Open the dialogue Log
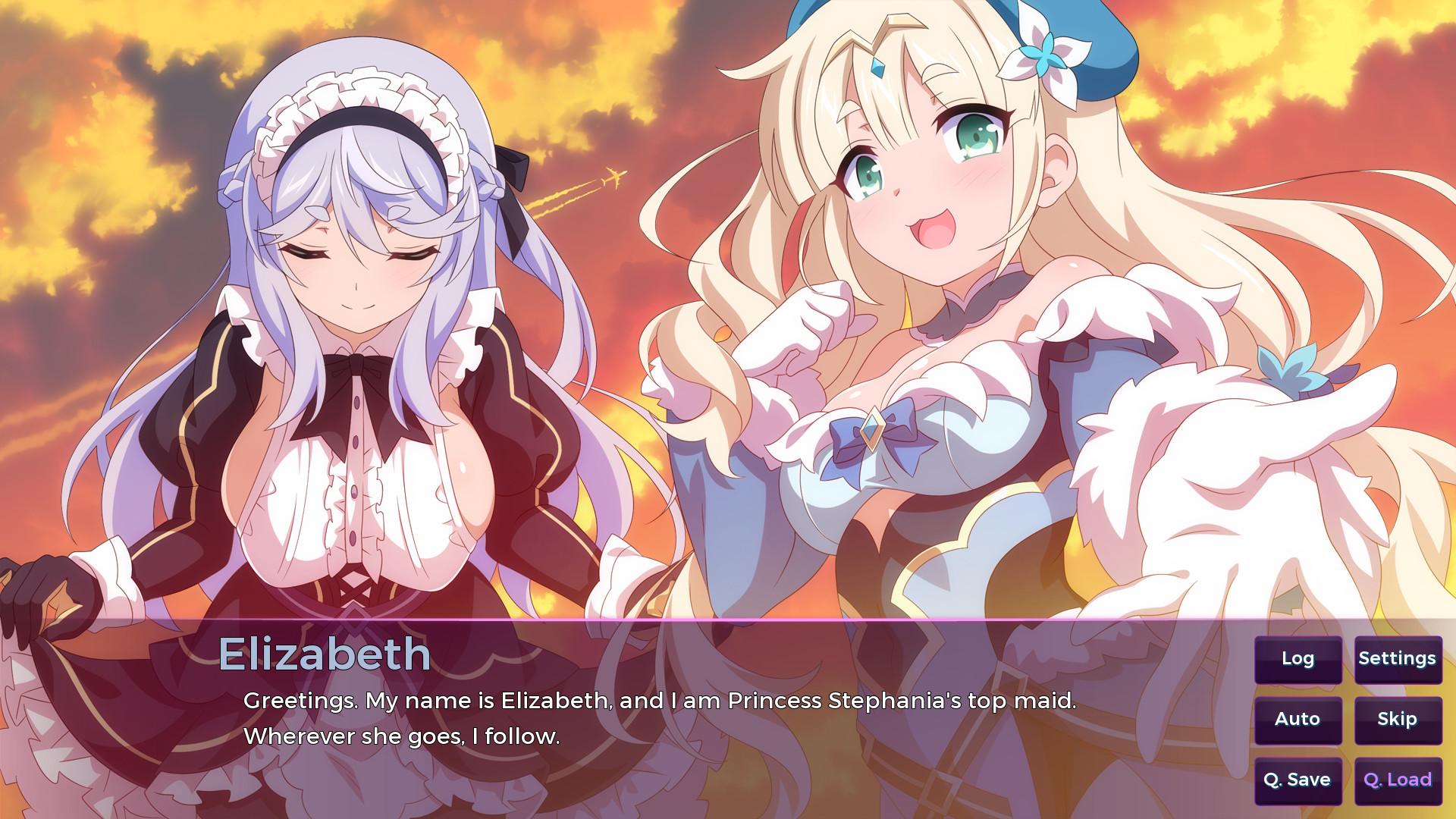The image size is (1456, 819). pos(1298,659)
